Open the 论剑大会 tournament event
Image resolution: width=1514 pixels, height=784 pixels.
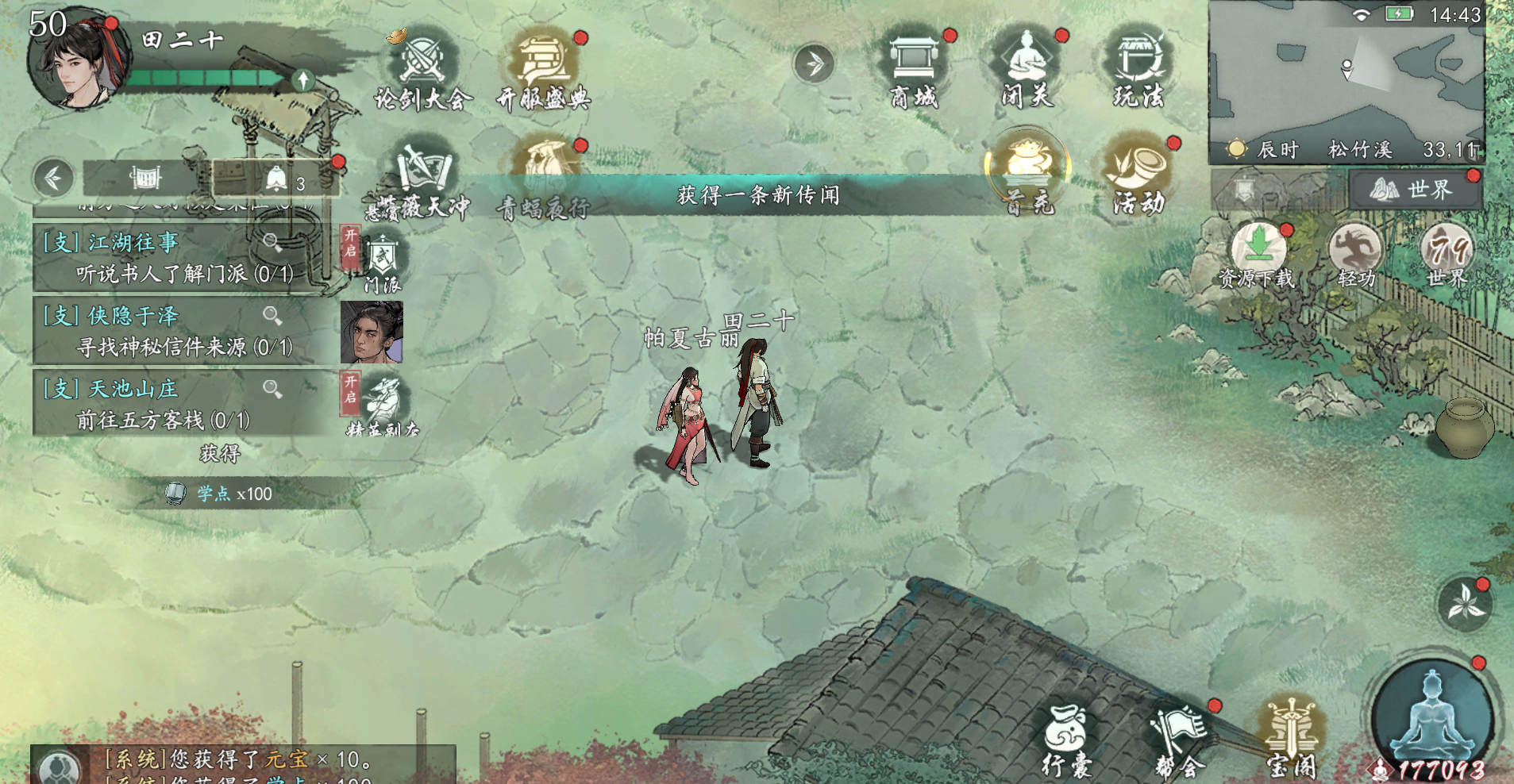click(x=422, y=67)
